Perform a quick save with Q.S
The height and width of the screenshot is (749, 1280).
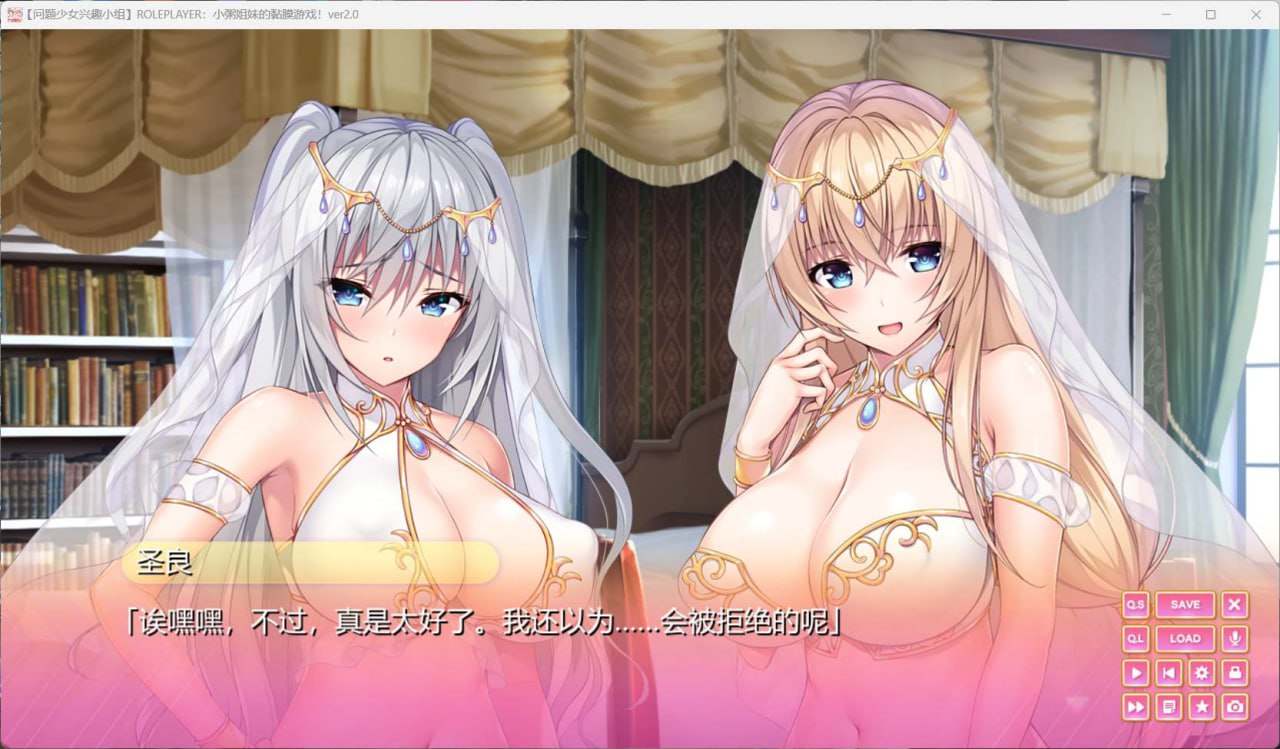tap(1135, 604)
